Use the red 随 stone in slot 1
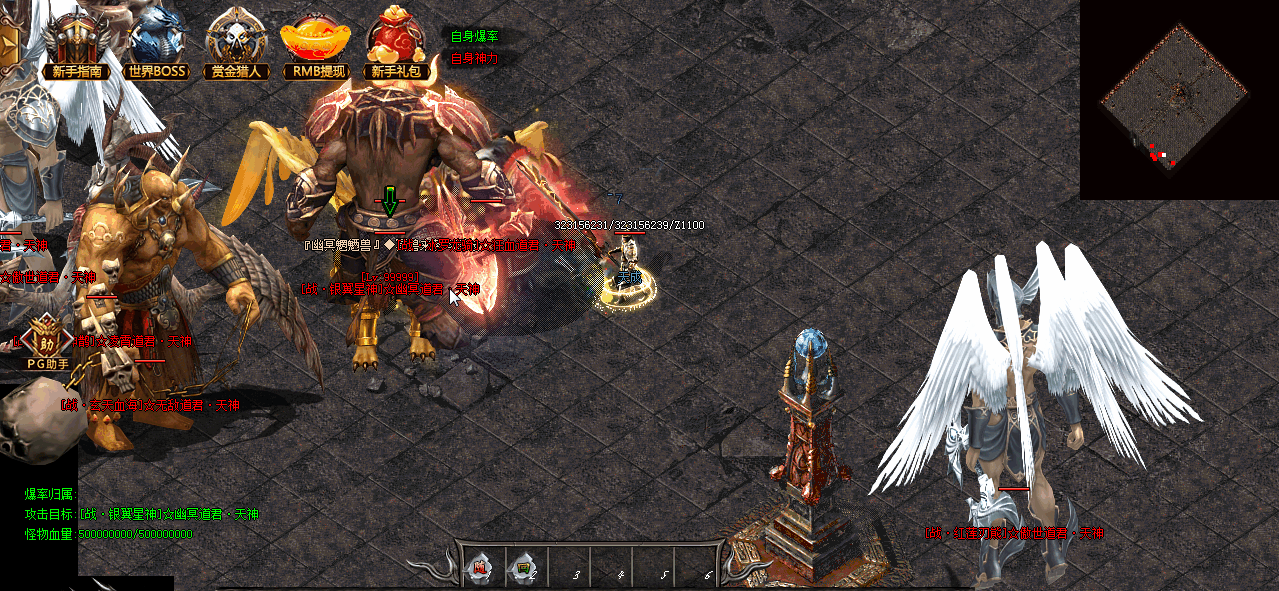Screen dimensions: 1279x591 point(480,569)
